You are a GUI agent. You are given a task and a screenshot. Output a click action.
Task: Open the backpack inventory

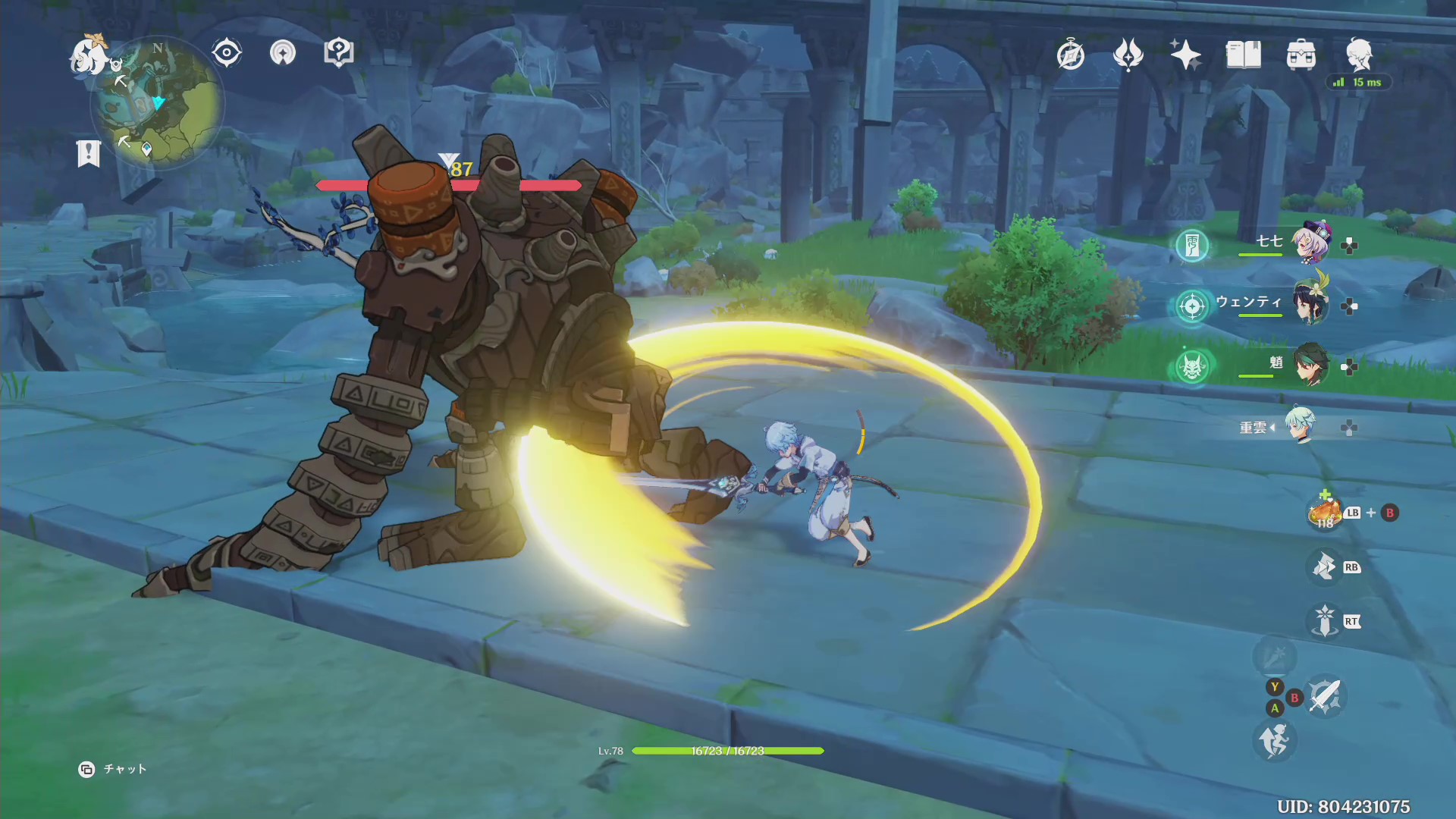[x=1301, y=55]
